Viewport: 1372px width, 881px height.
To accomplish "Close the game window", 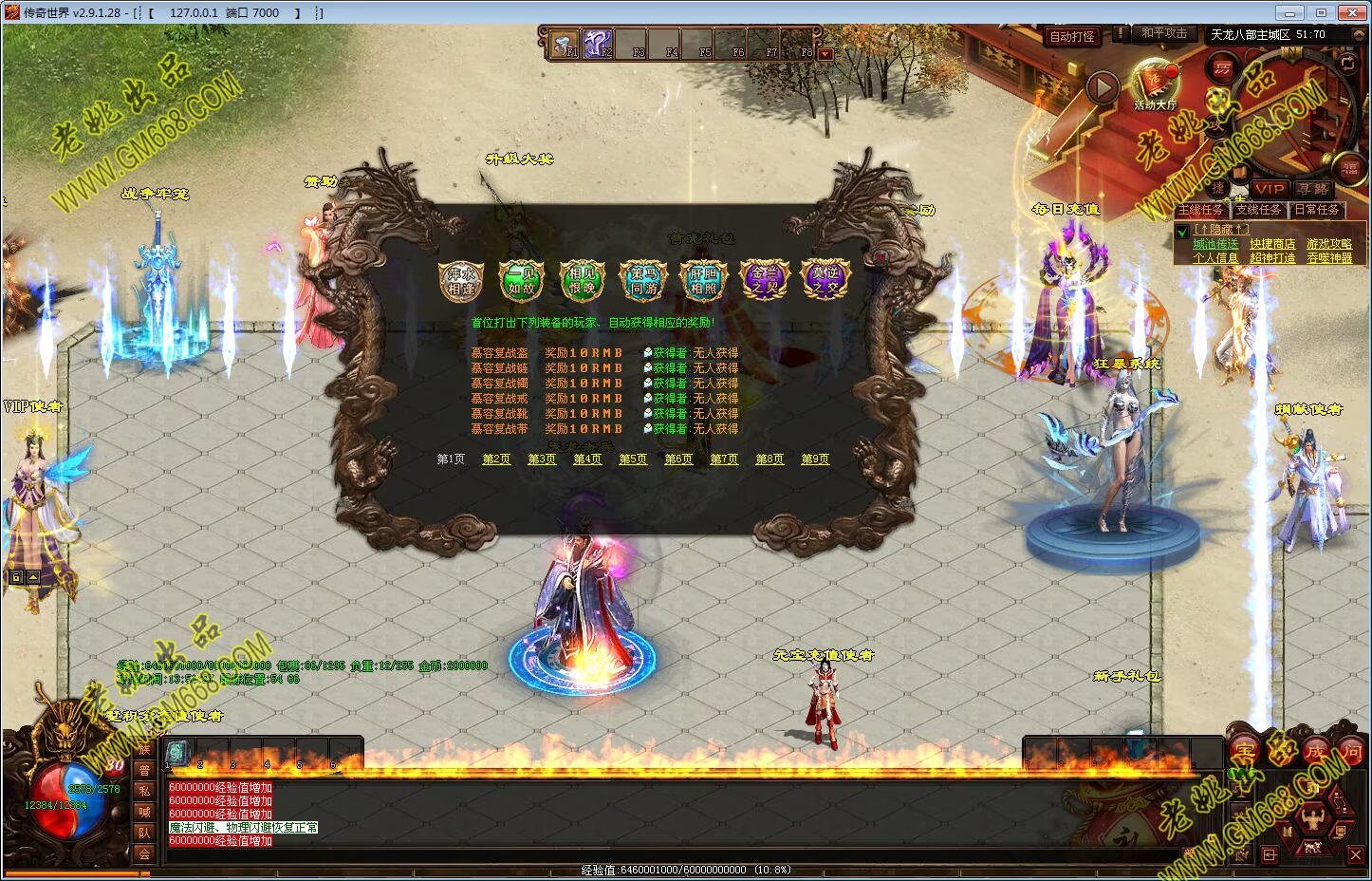I will (1351, 12).
